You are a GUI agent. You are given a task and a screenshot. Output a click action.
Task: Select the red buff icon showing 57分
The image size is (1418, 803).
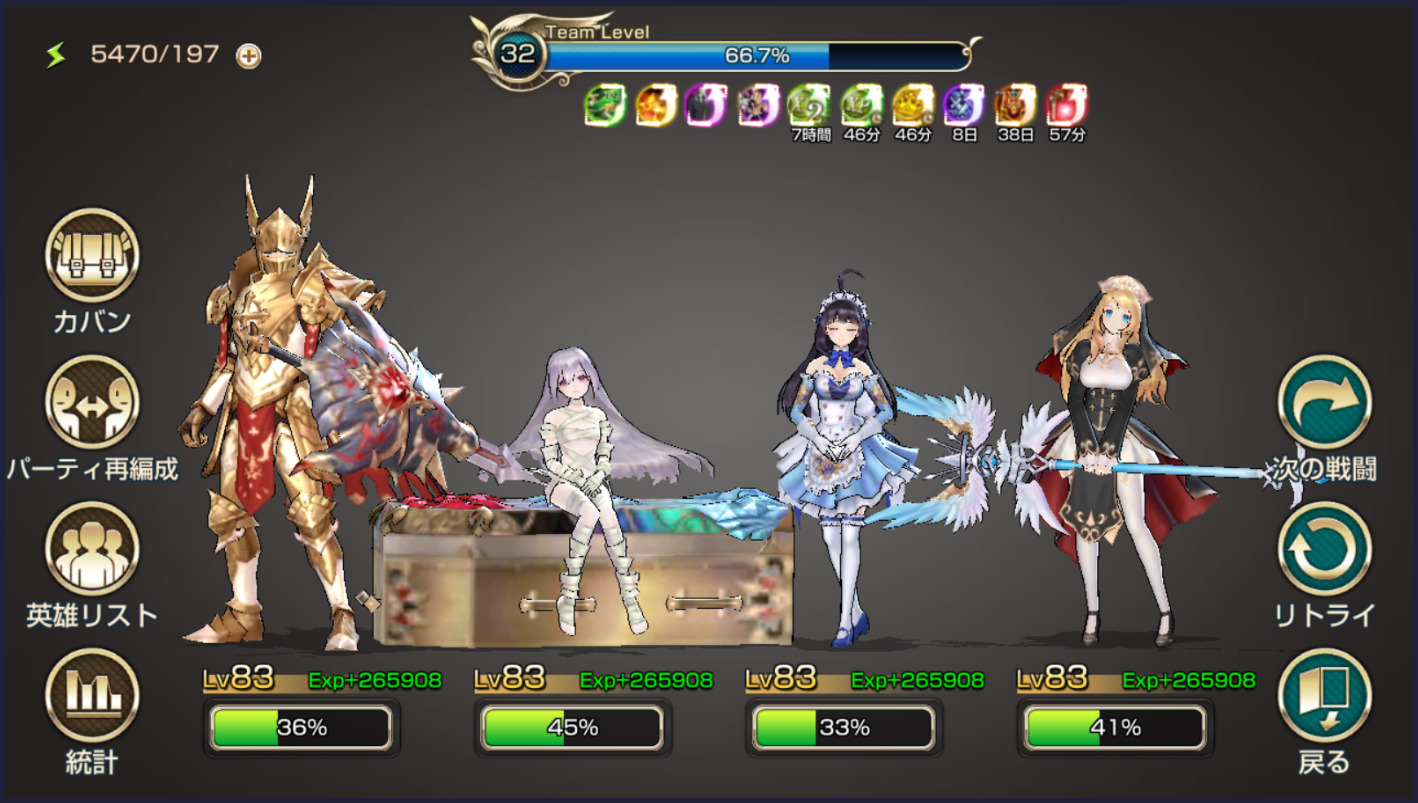(x=1066, y=105)
